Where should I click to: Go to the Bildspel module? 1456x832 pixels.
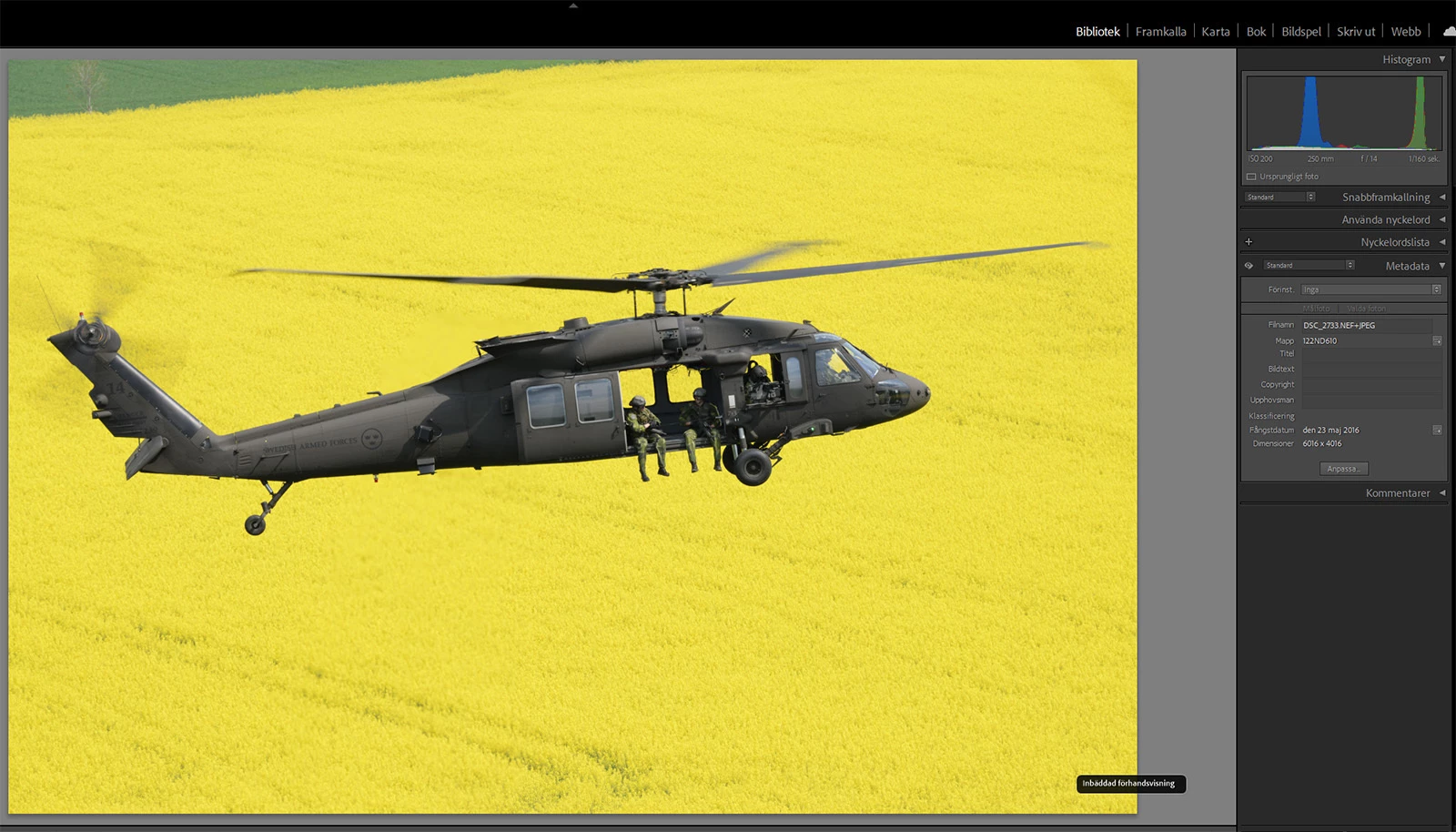click(x=1300, y=31)
